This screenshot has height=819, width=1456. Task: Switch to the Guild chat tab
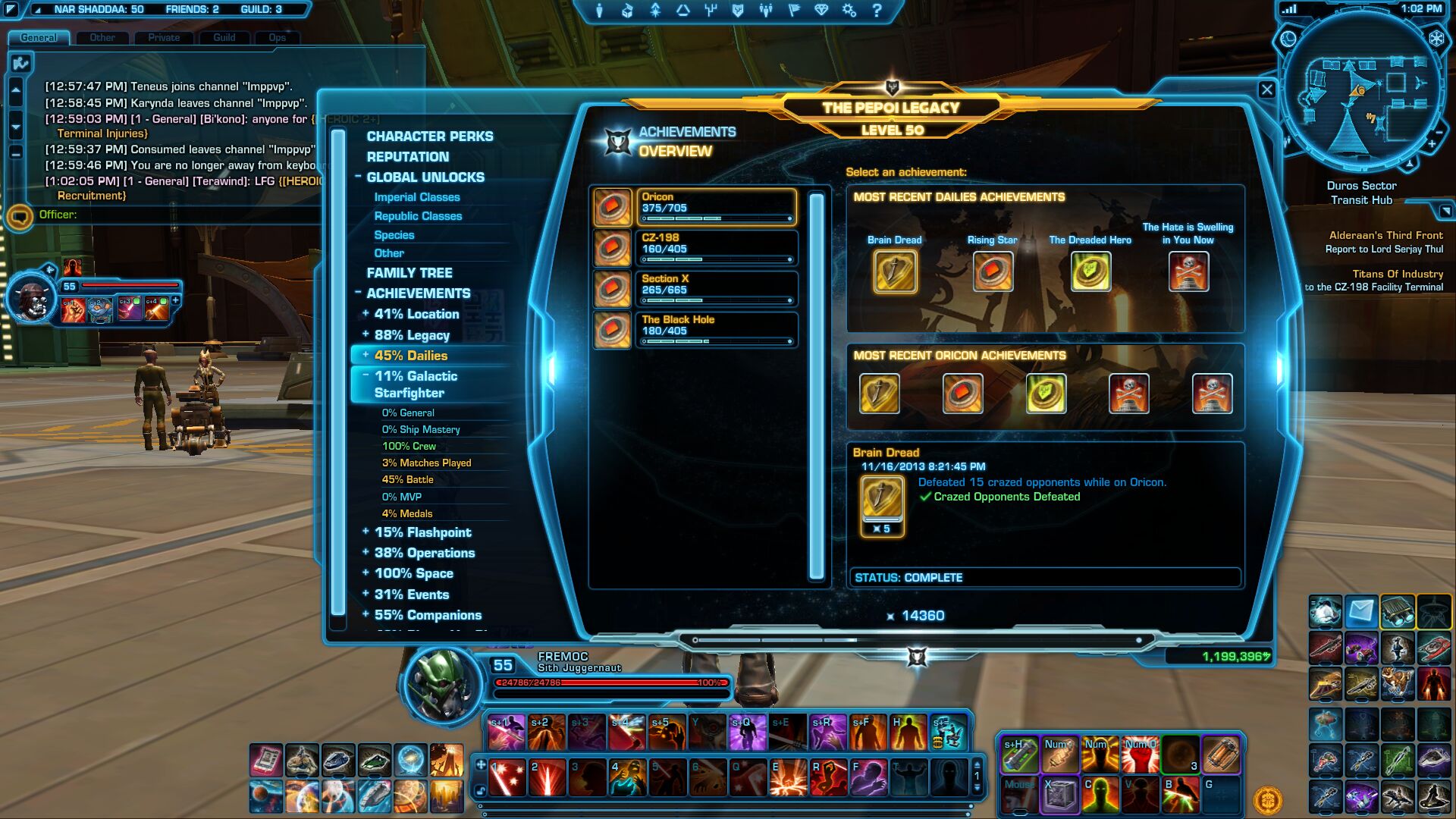pyautogui.click(x=224, y=37)
